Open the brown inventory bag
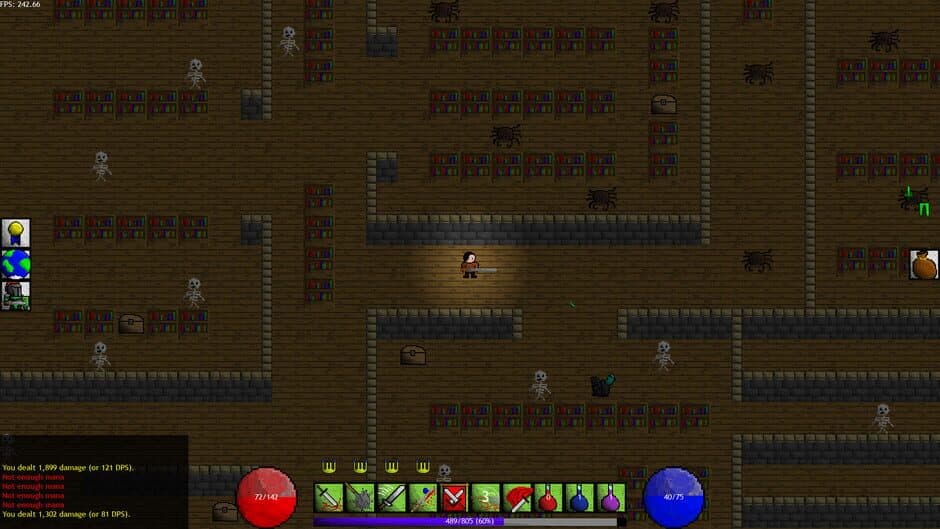The height and width of the screenshot is (529, 940). pos(924,264)
